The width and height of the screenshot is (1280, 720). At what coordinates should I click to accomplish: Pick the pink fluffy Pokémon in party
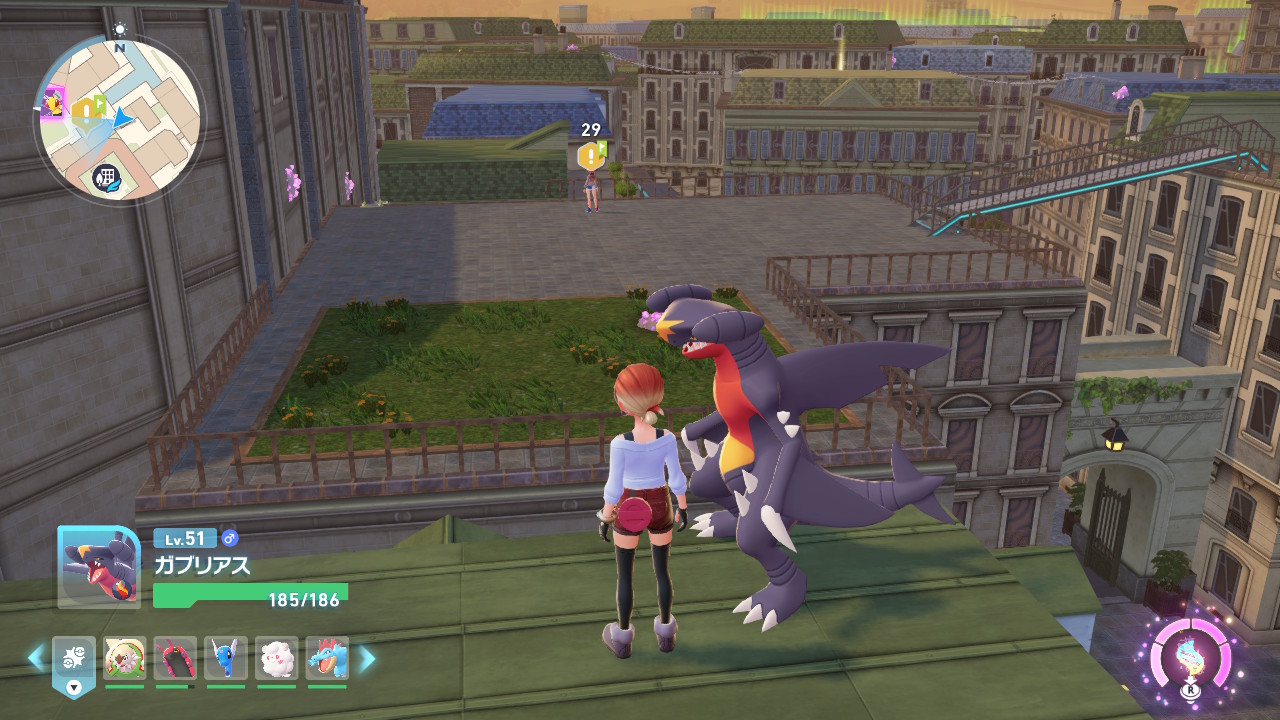277,659
